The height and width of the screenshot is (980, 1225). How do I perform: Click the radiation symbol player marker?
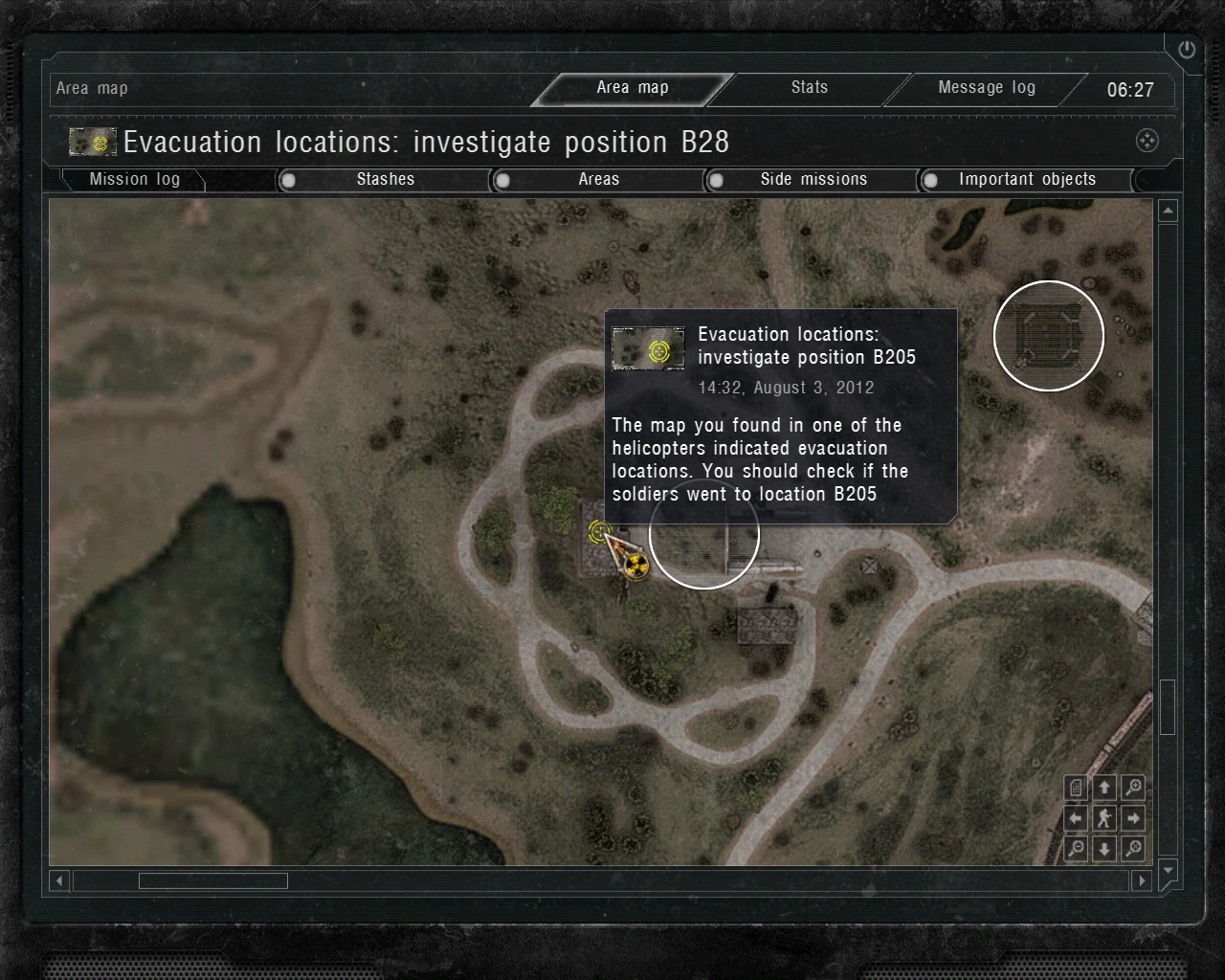pyautogui.click(x=636, y=567)
